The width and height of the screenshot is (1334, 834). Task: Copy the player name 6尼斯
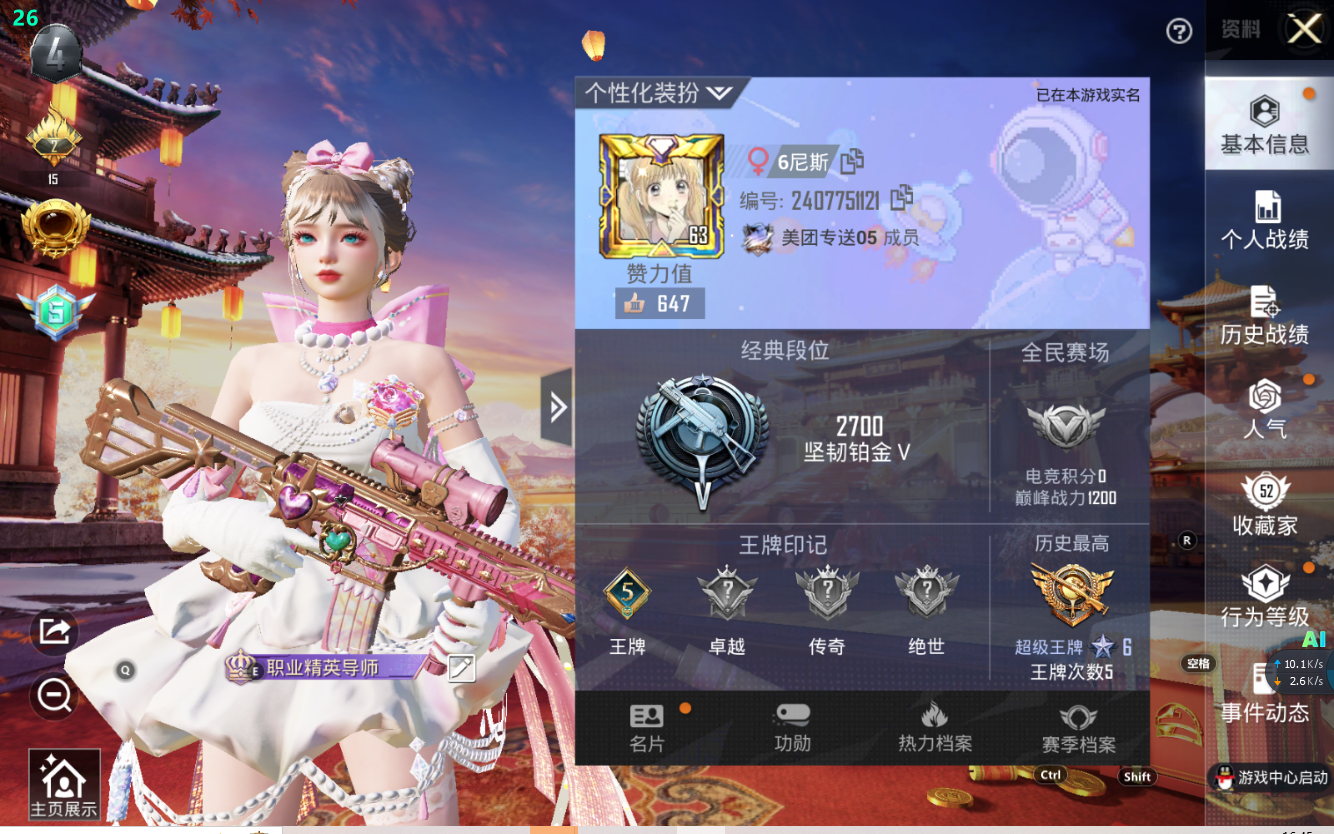coord(852,161)
